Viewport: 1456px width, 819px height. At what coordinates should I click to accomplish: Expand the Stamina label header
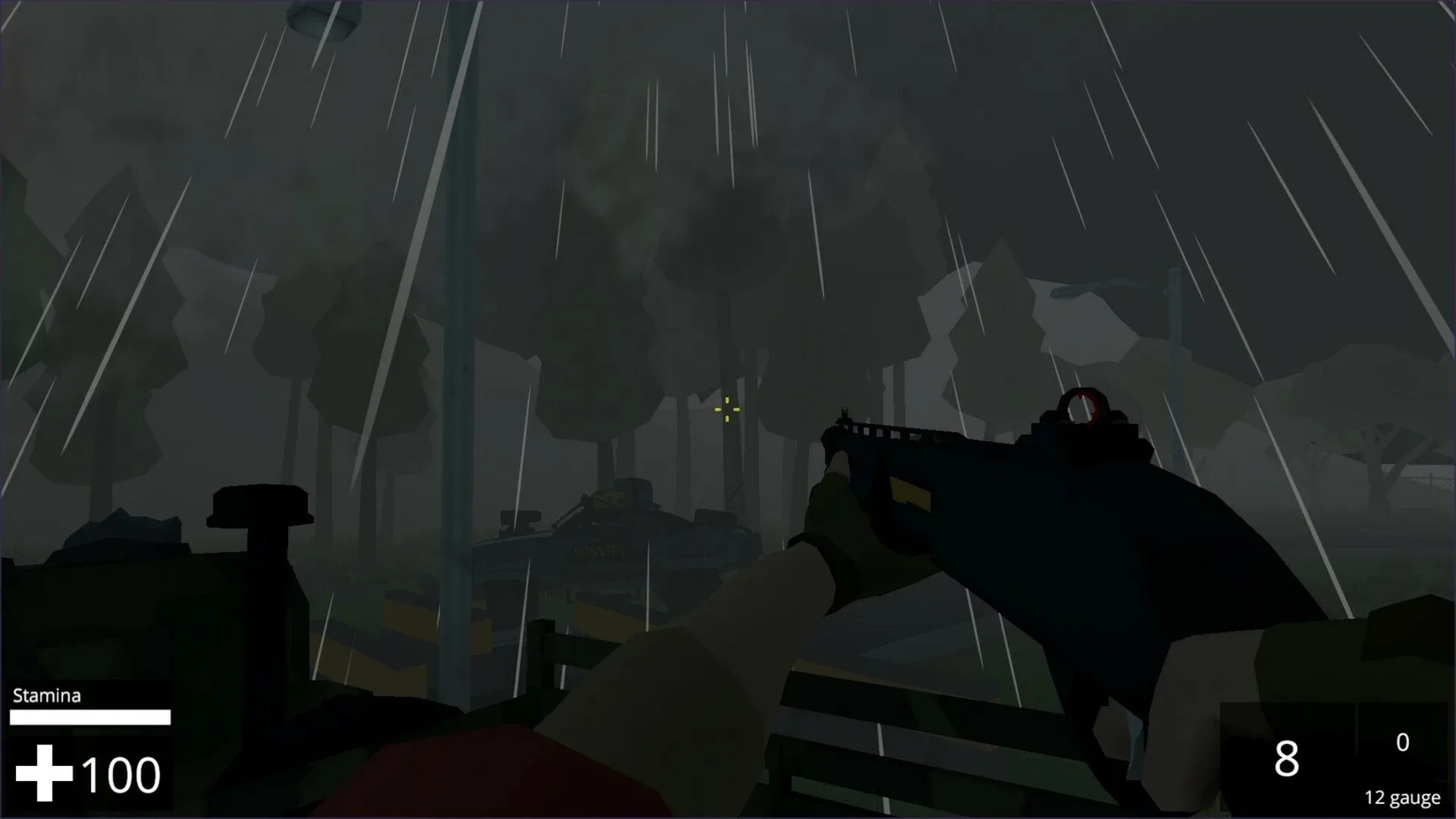[45, 695]
